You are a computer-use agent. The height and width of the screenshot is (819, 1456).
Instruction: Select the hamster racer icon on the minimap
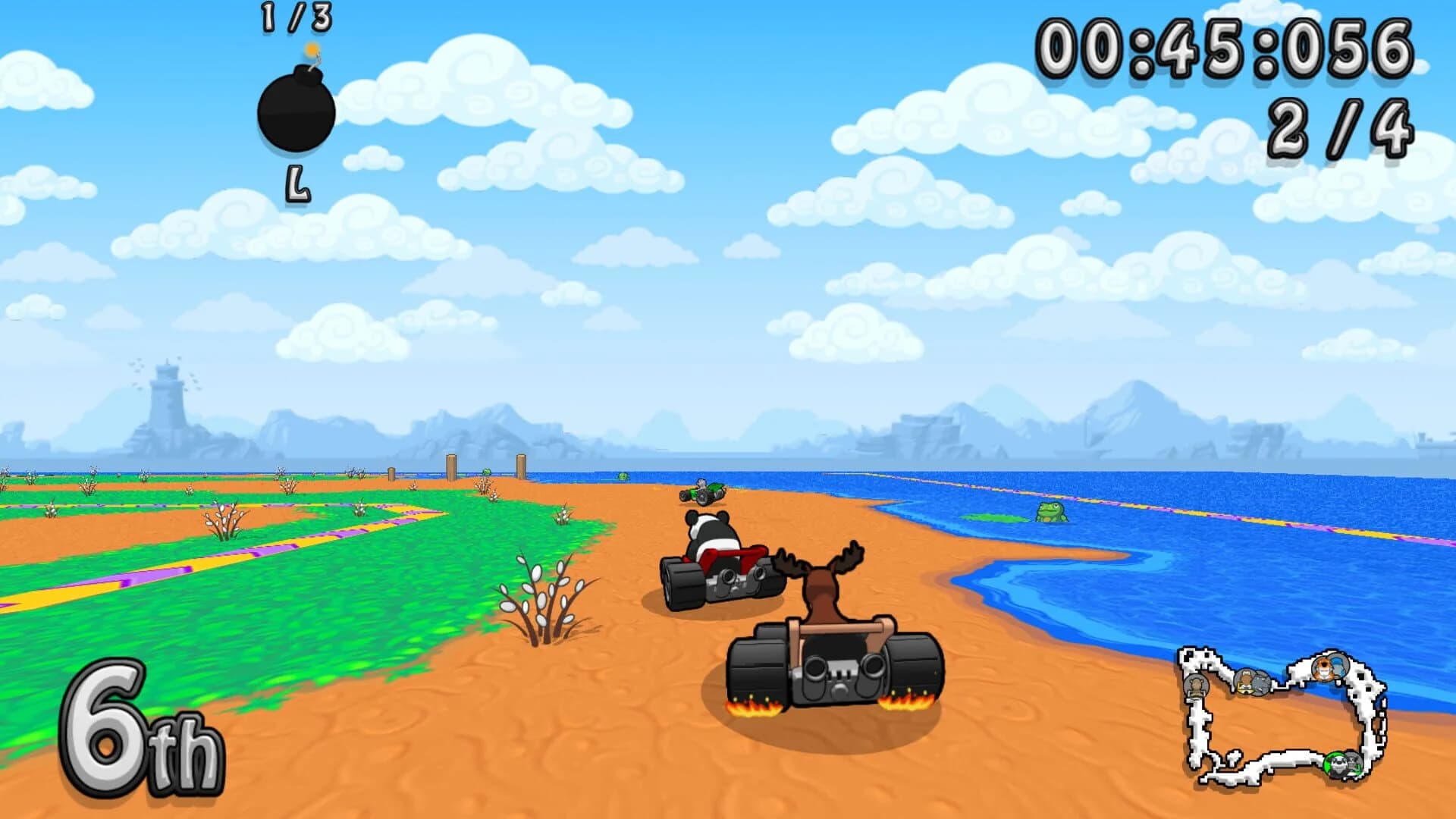1197,686
